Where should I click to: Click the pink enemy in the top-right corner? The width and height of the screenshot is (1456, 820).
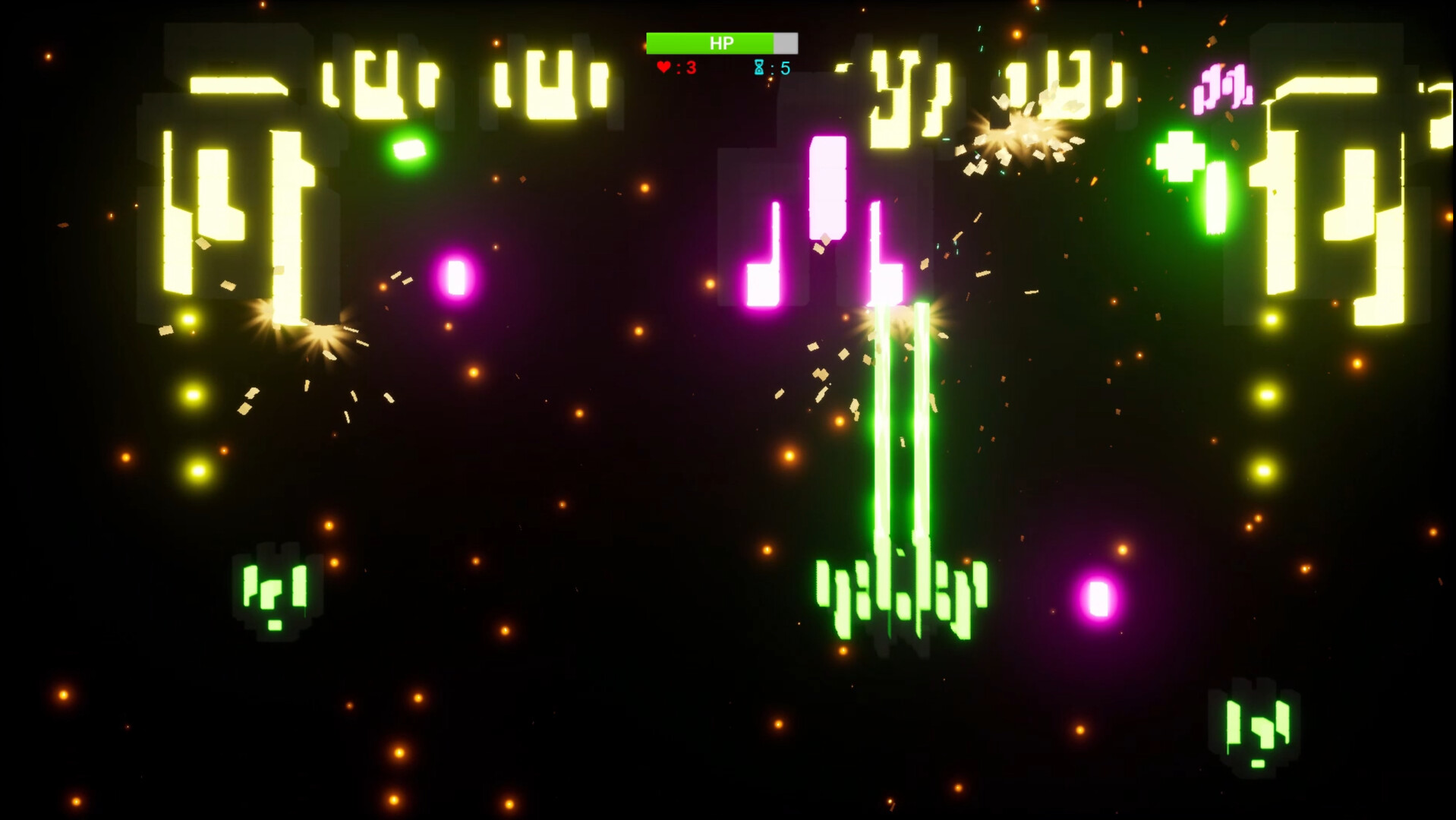[x=1221, y=87]
